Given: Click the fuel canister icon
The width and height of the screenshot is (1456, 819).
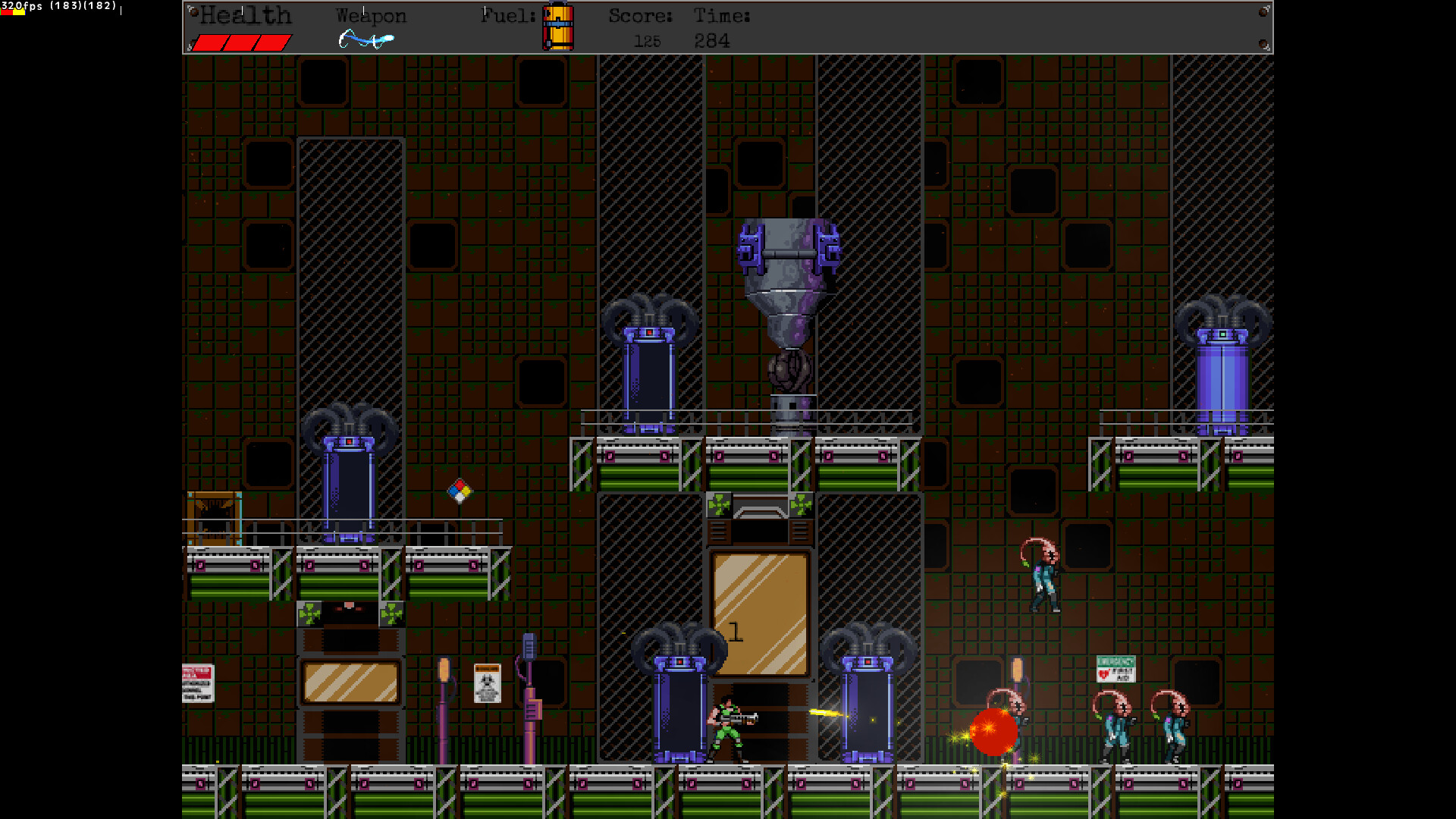Looking at the screenshot, I should pyautogui.click(x=558, y=27).
